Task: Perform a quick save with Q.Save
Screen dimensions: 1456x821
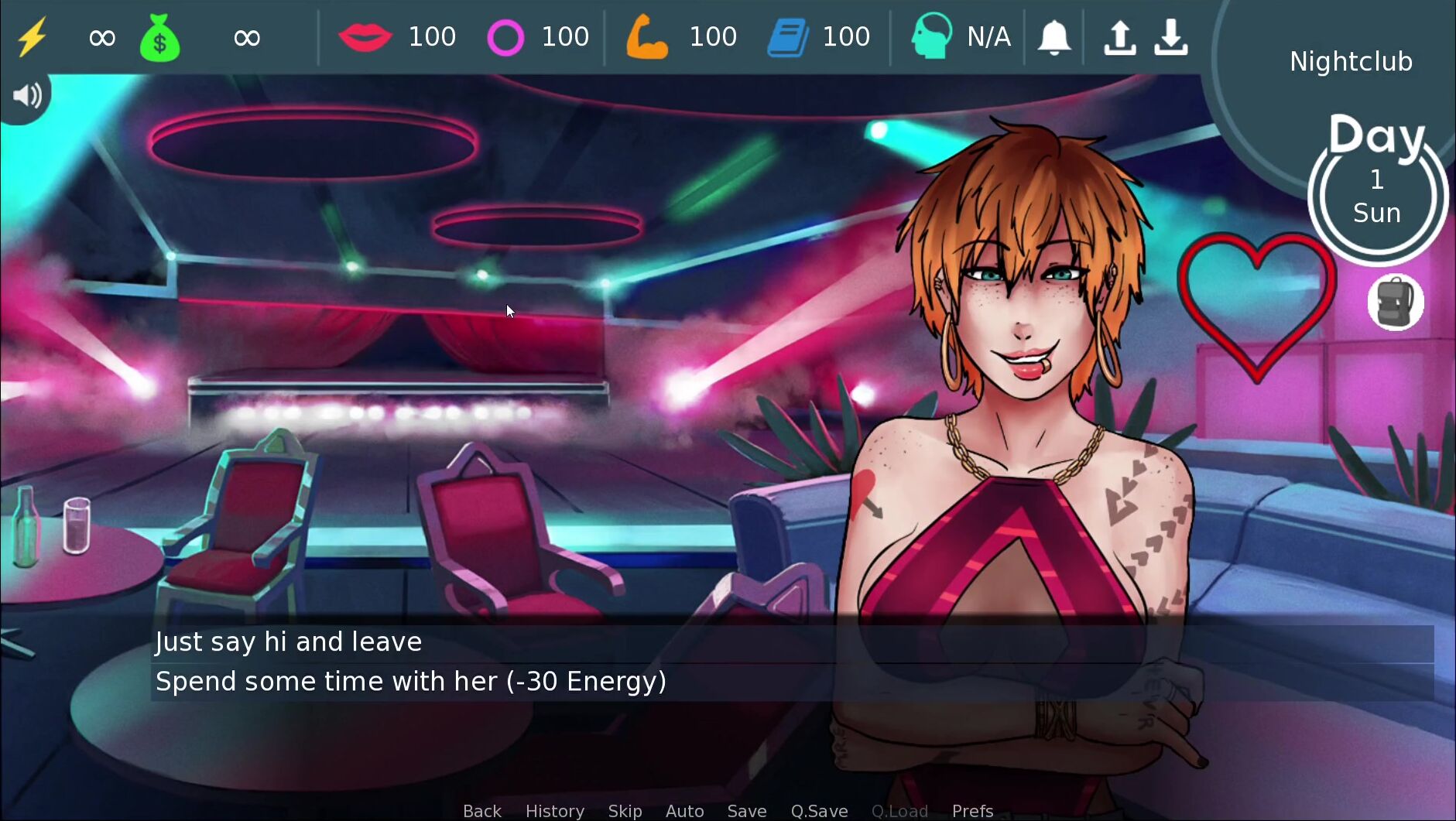Action: click(819, 810)
